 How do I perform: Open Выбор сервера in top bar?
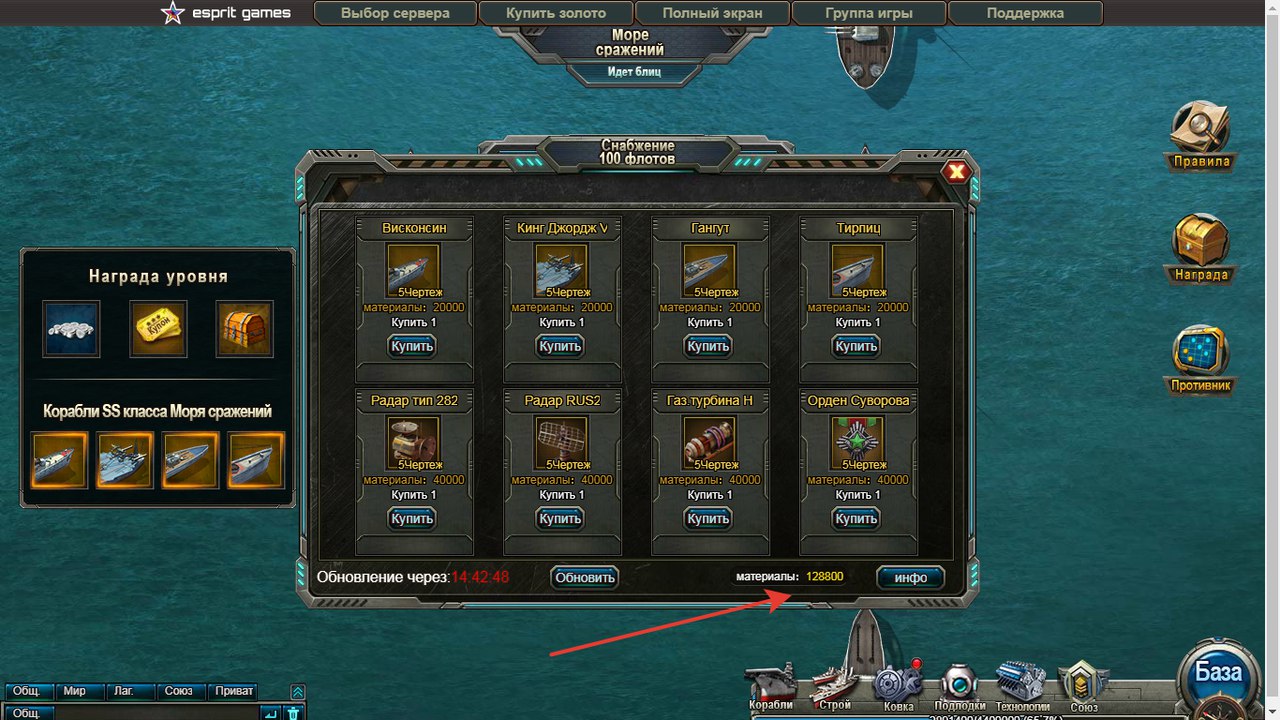pos(395,13)
